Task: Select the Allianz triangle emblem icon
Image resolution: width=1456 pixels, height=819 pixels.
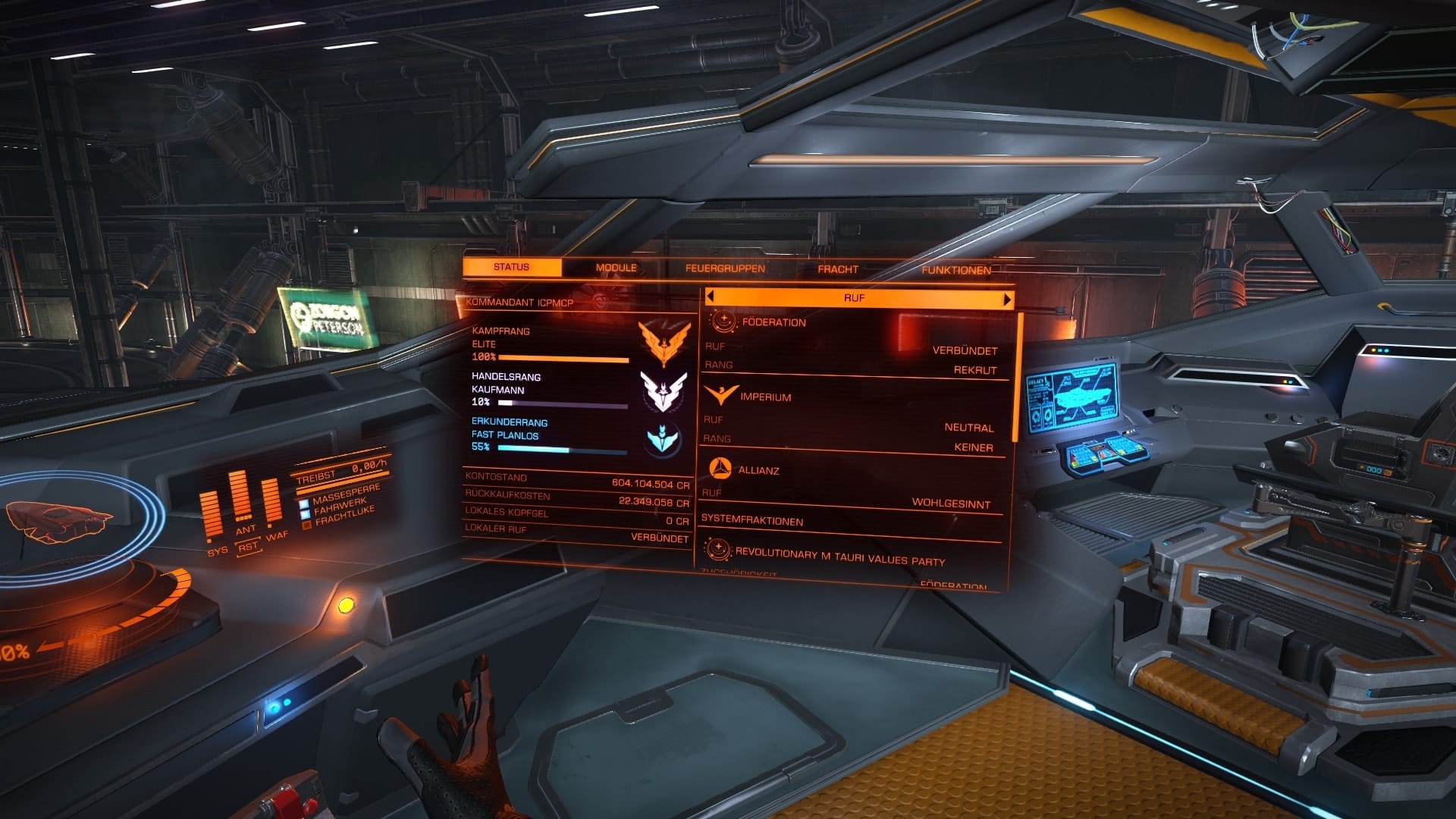Action: [720, 471]
